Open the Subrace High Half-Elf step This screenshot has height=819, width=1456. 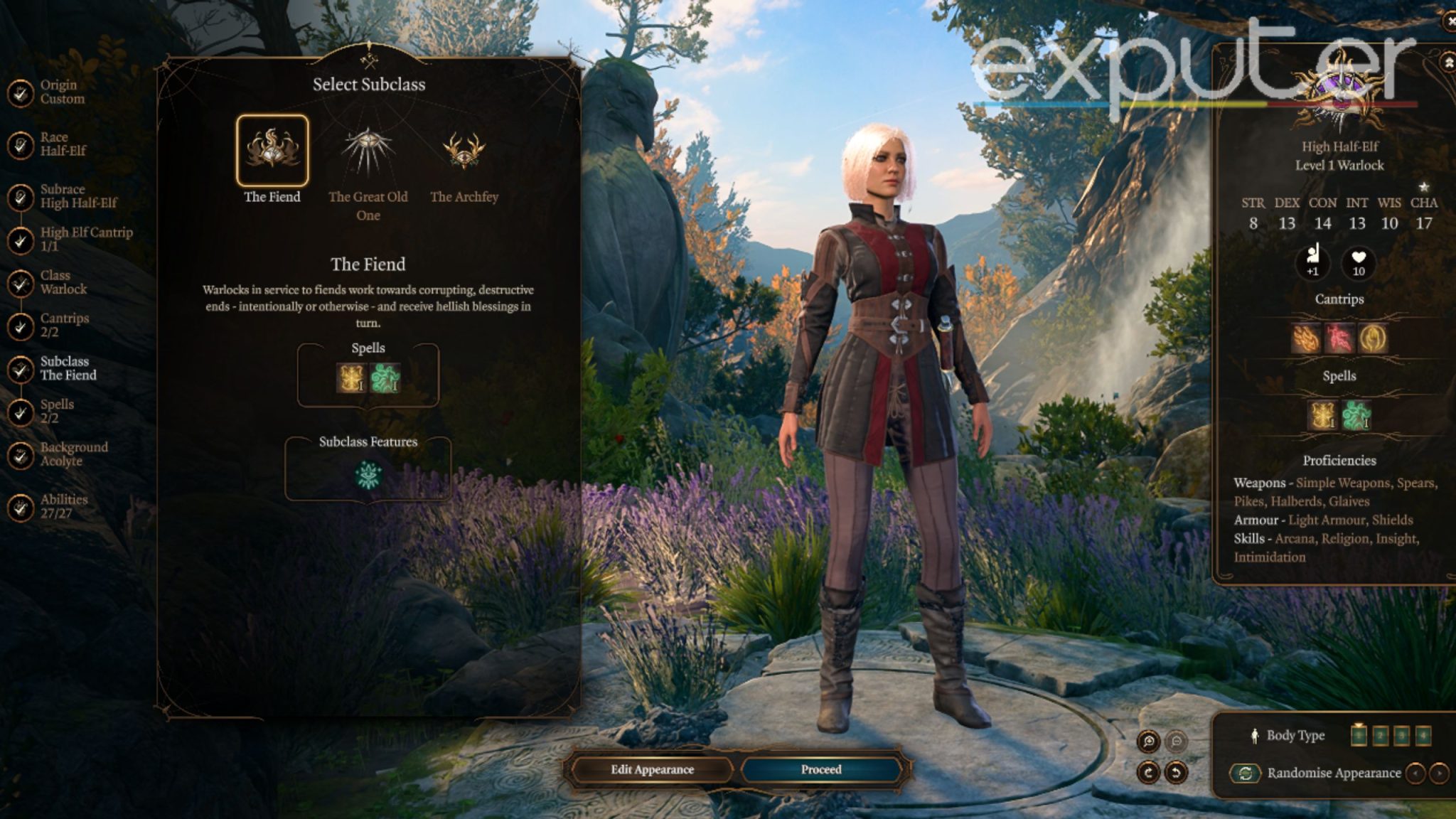coord(77,196)
